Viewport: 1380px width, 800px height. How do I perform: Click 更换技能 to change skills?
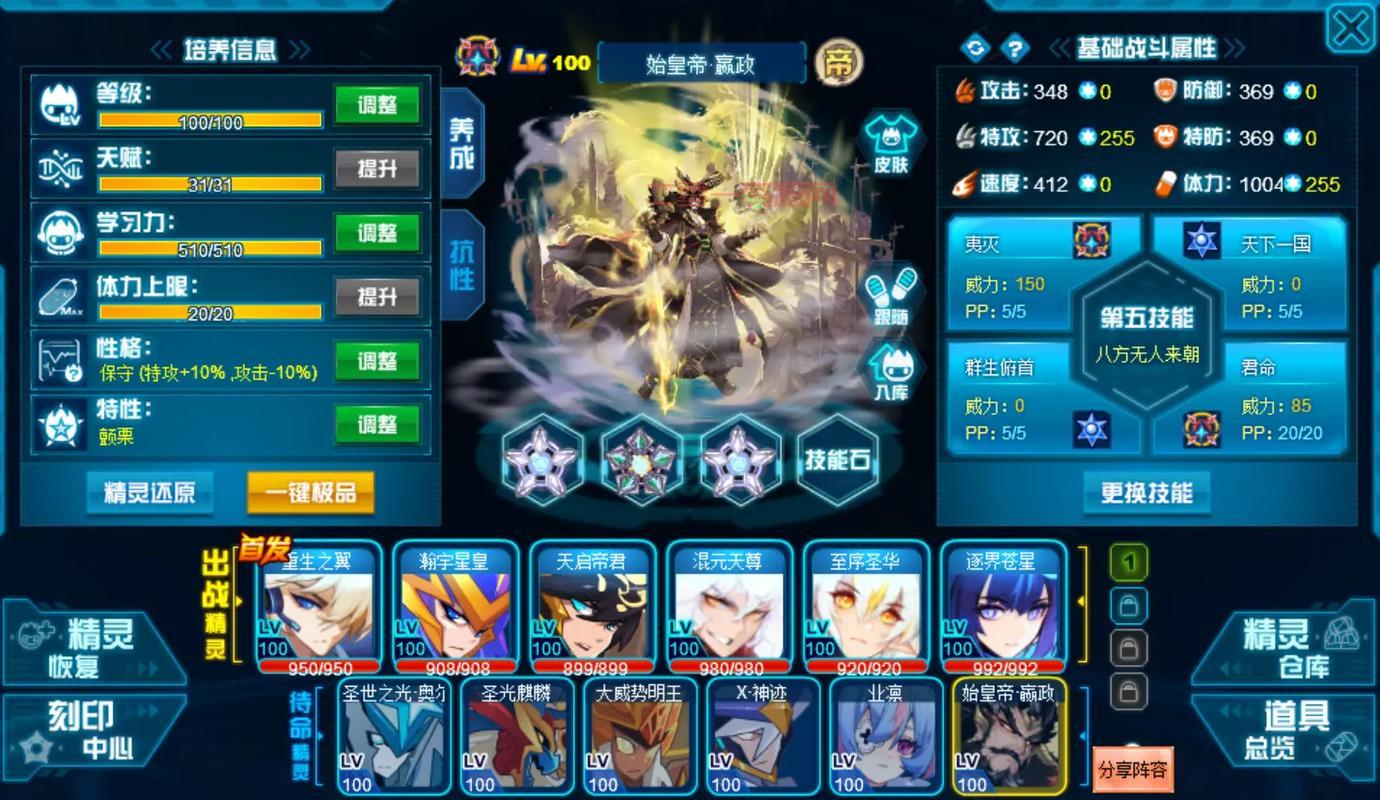click(1146, 492)
